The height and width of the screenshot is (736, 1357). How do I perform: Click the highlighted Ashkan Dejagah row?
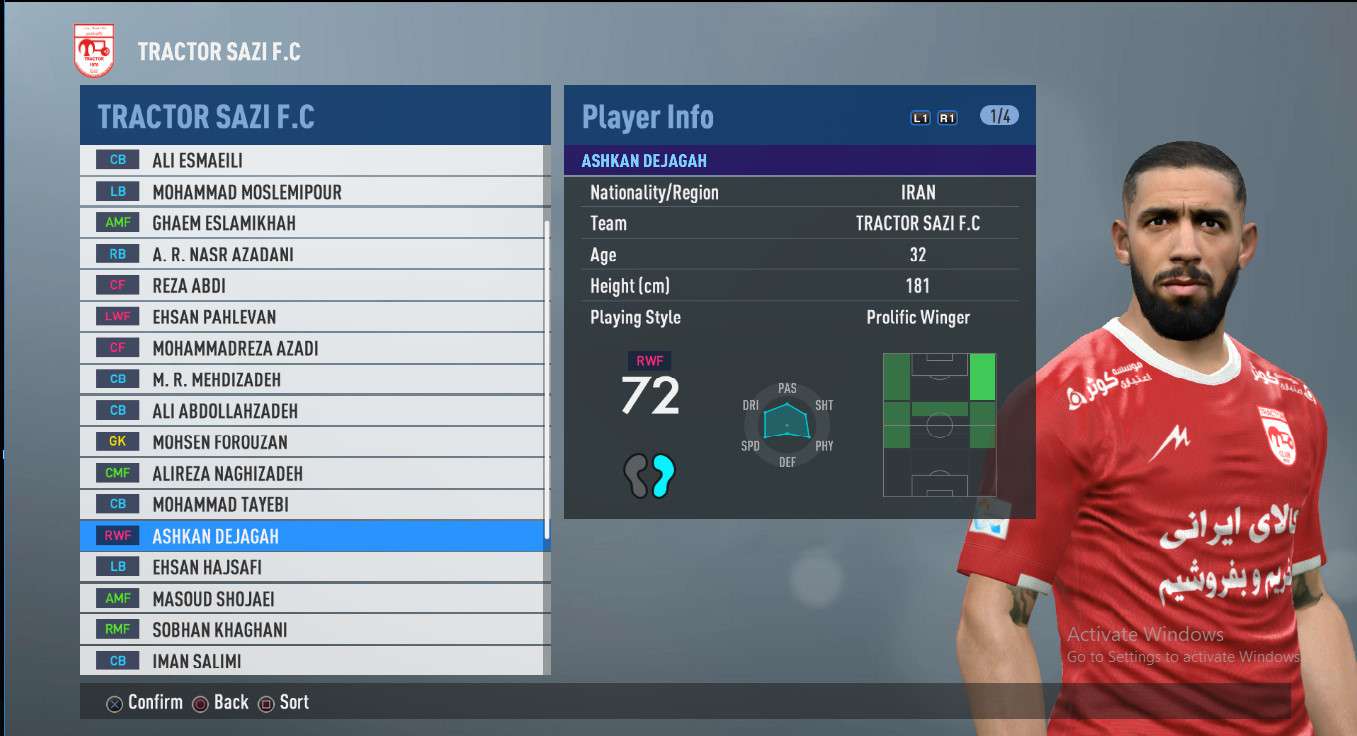click(x=312, y=536)
